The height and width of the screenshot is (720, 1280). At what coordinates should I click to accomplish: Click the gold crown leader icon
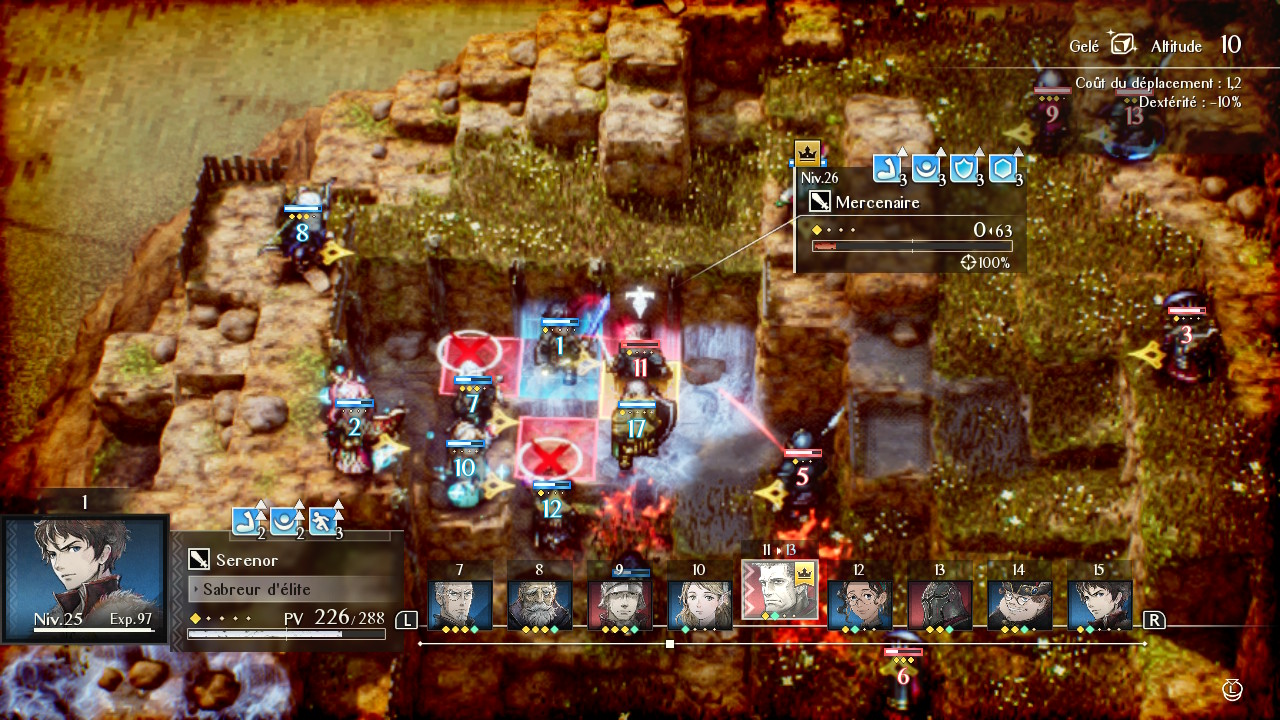[x=807, y=153]
